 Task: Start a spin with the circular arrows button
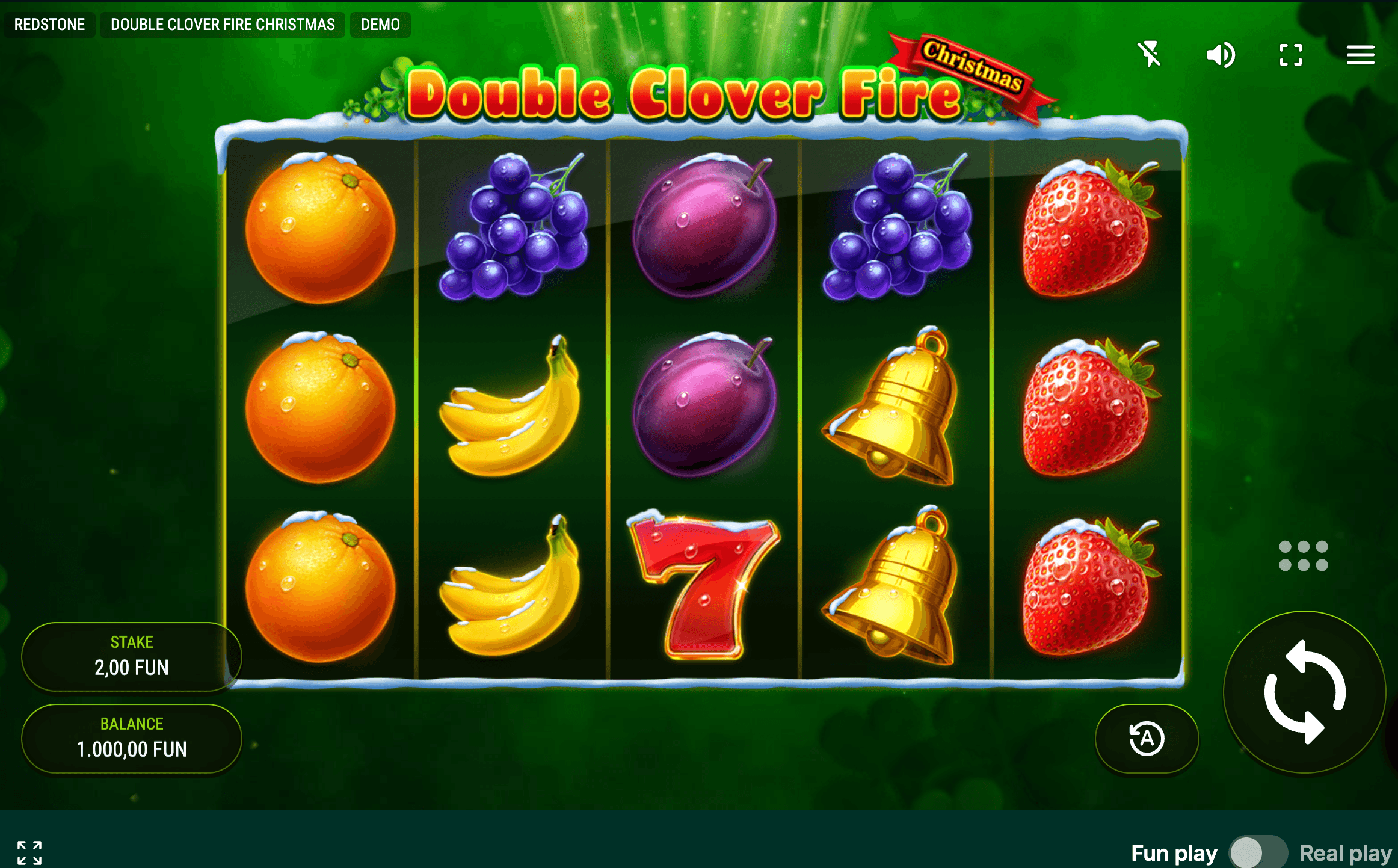[1305, 692]
